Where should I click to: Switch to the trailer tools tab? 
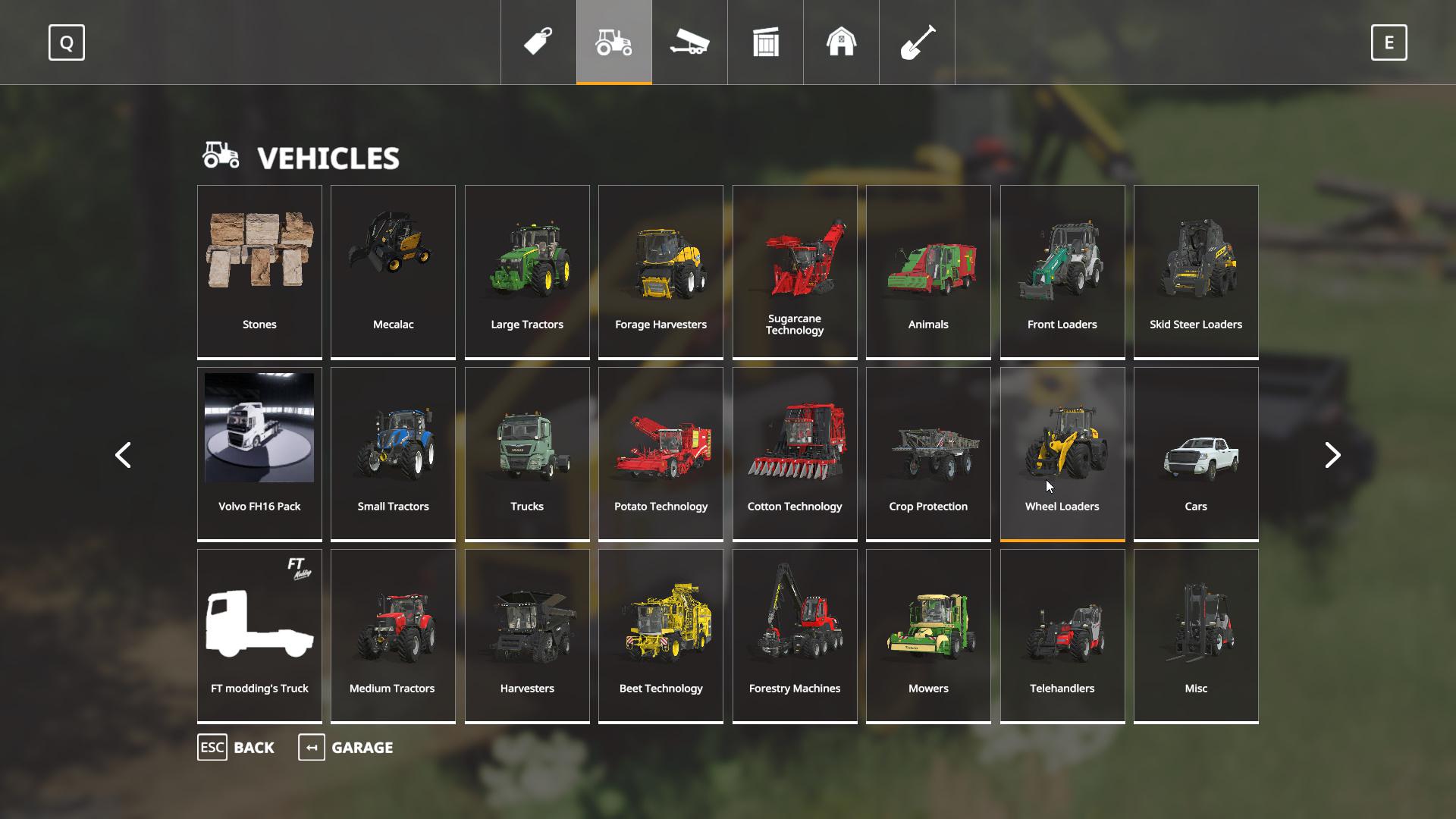689,42
